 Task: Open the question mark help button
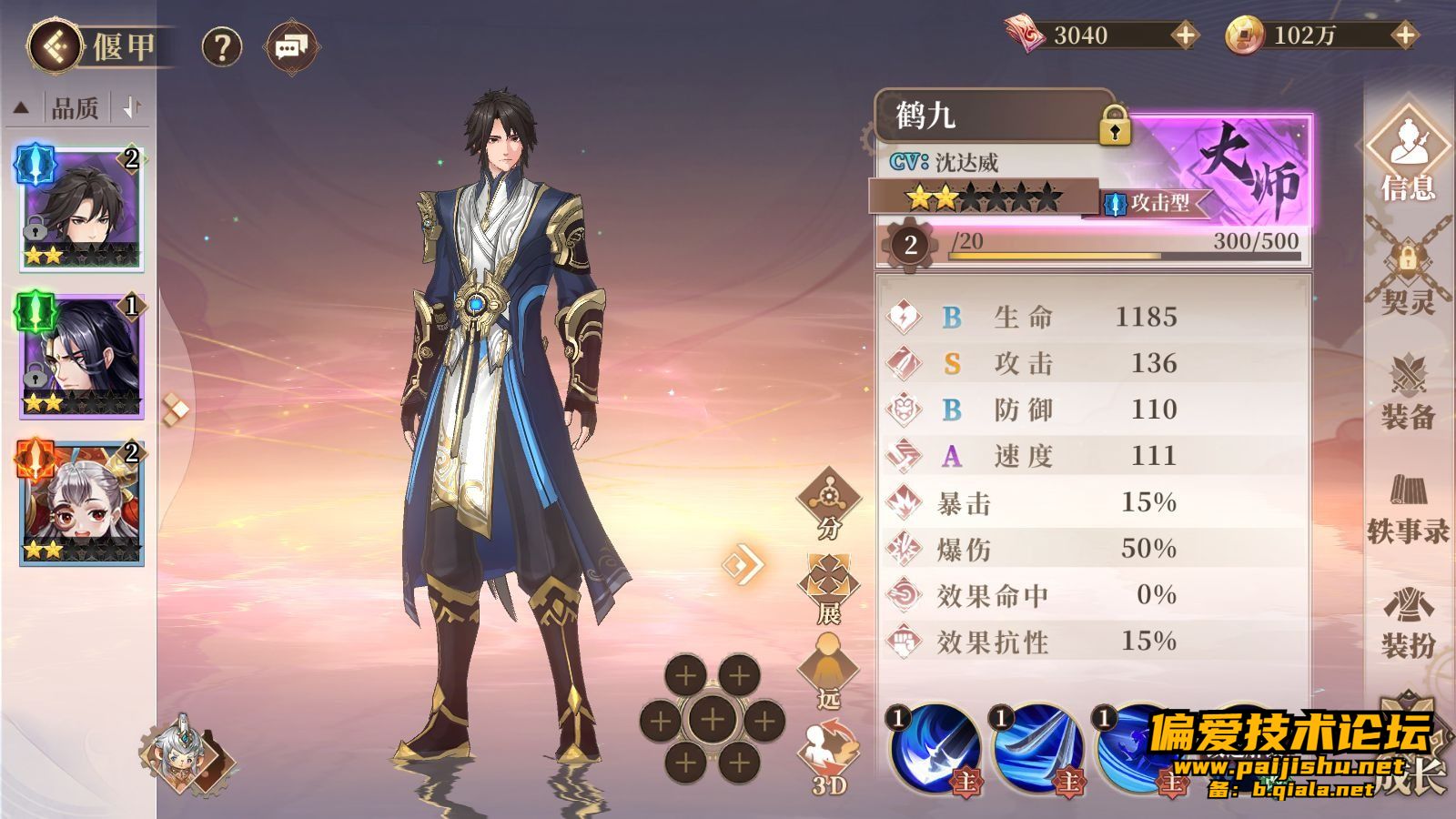pyautogui.click(x=221, y=46)
